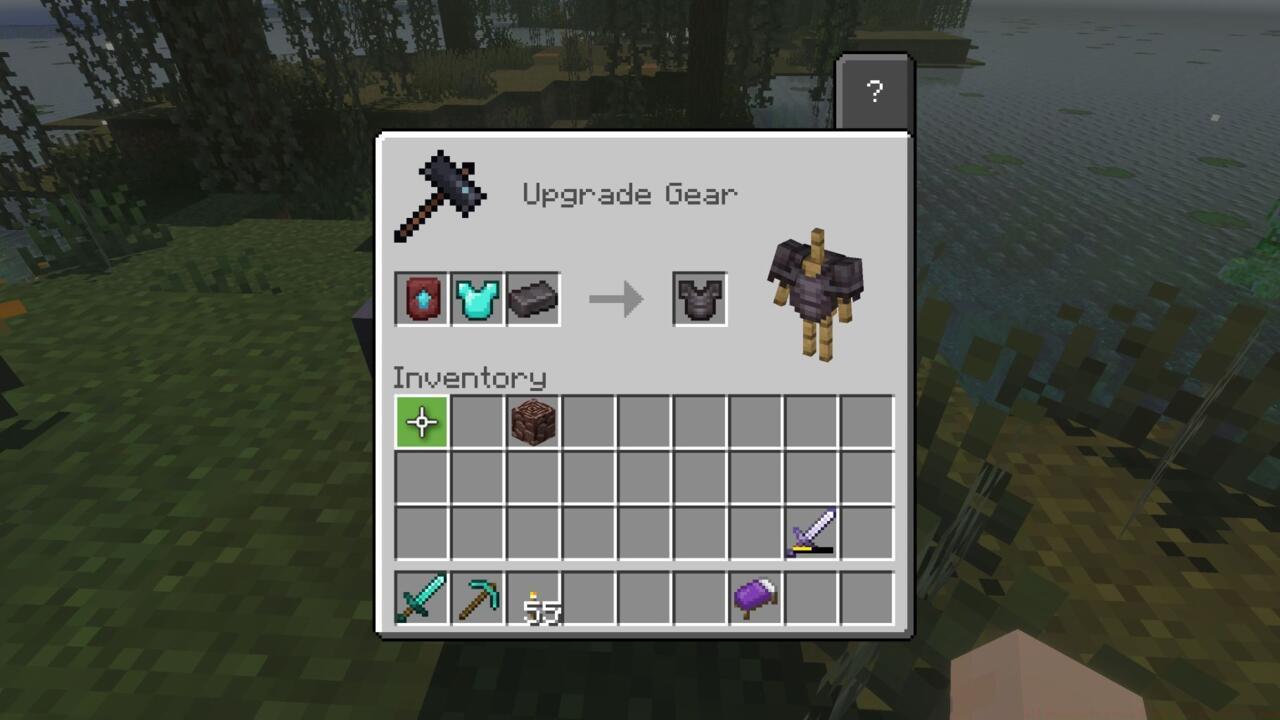Screen dimensions: 1280x720
Task: Click the Upgrade Gear title text
Action: click(629, 194)
